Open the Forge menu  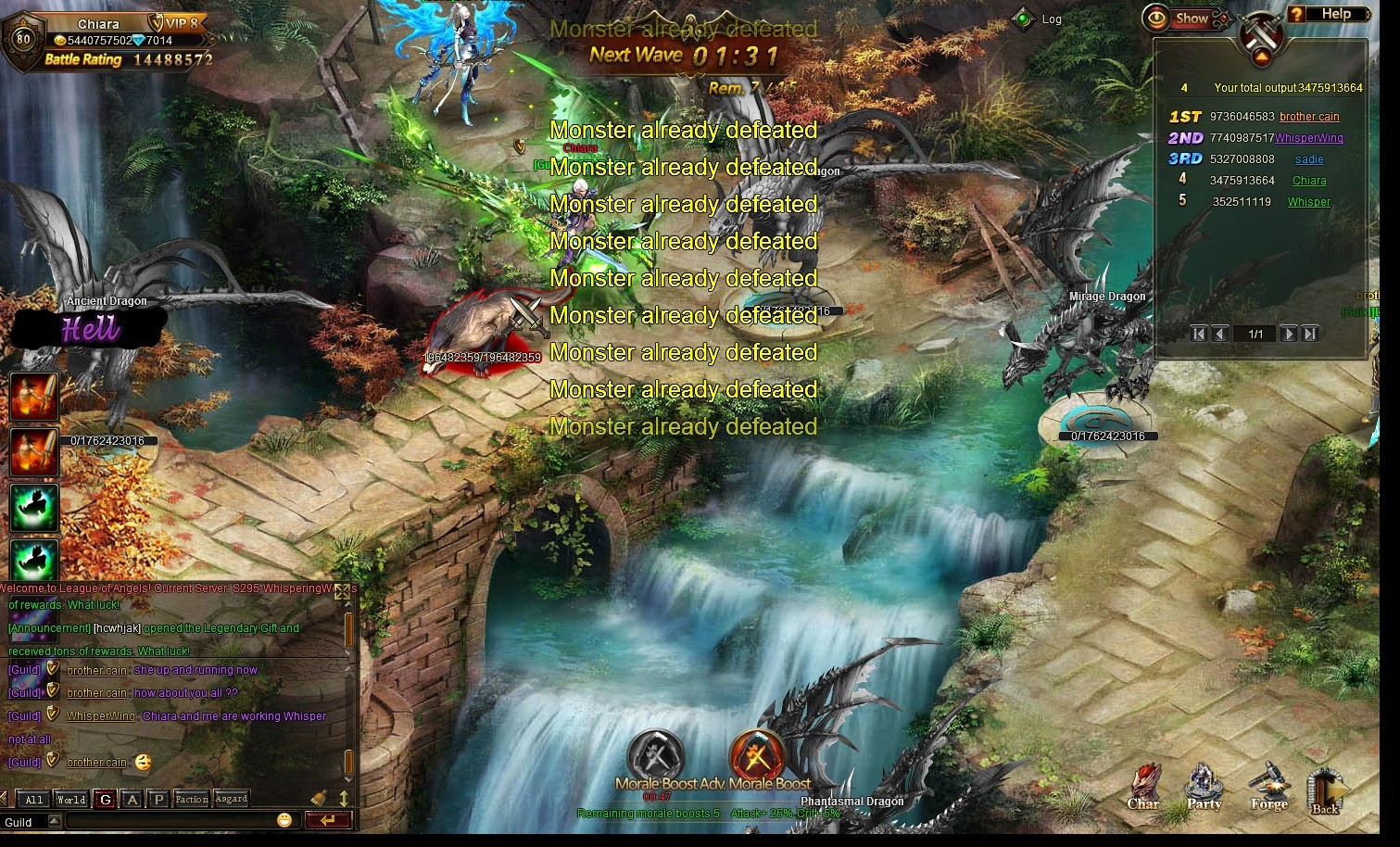1268,788
